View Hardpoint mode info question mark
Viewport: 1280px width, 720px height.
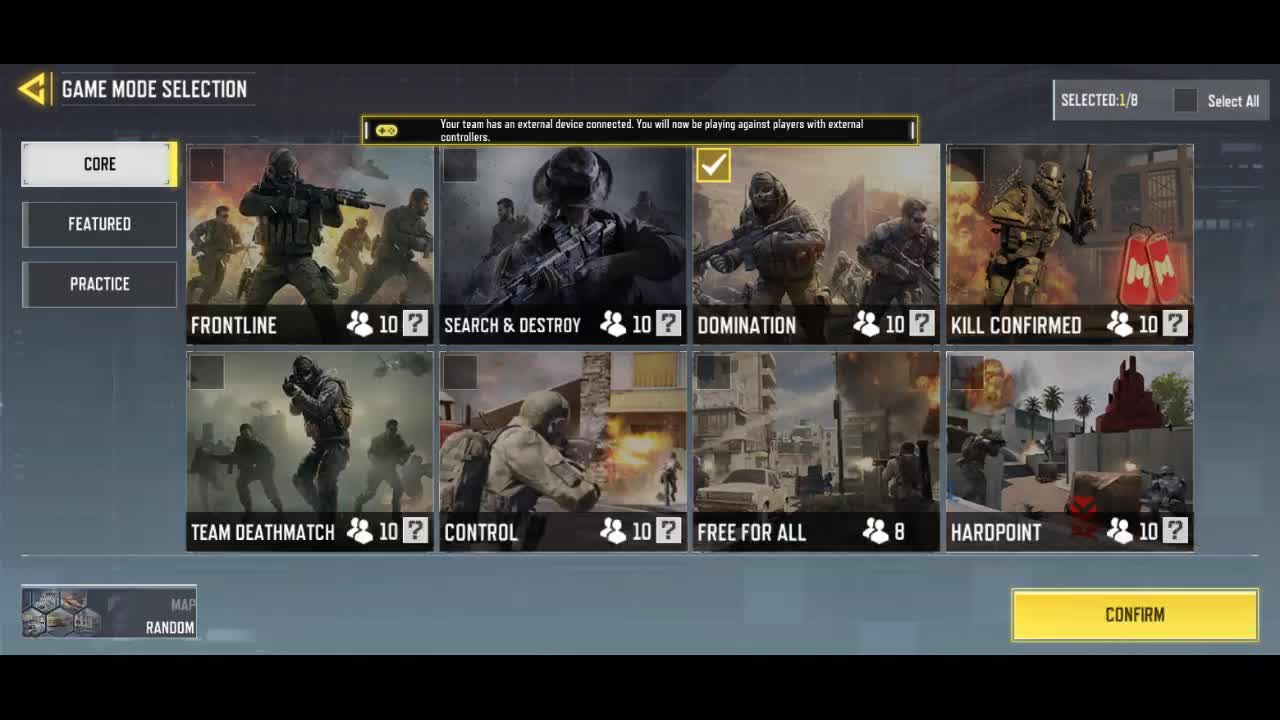tap(1175, 531)
